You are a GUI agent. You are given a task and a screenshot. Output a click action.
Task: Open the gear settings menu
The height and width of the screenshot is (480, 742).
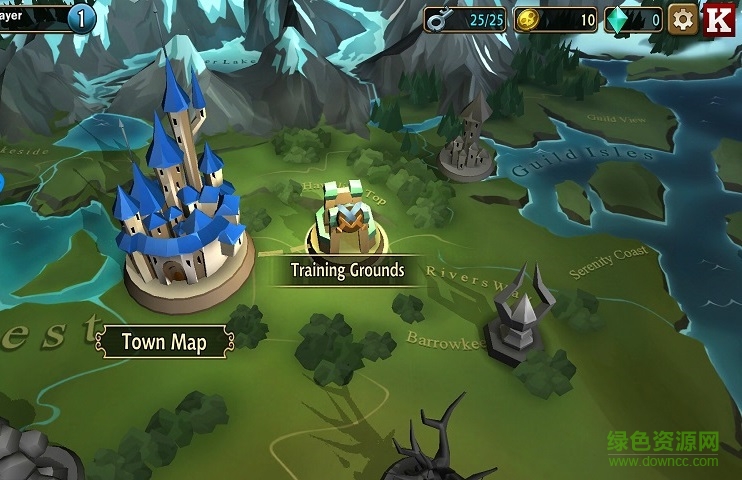point(683,19)
